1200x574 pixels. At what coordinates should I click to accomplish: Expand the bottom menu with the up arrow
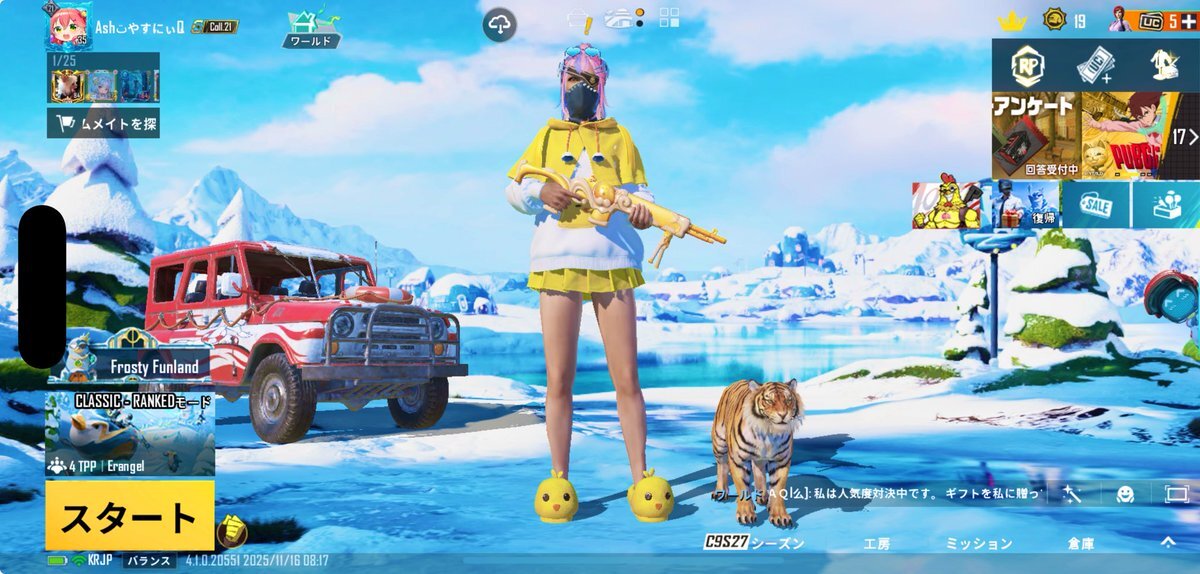1167,542
